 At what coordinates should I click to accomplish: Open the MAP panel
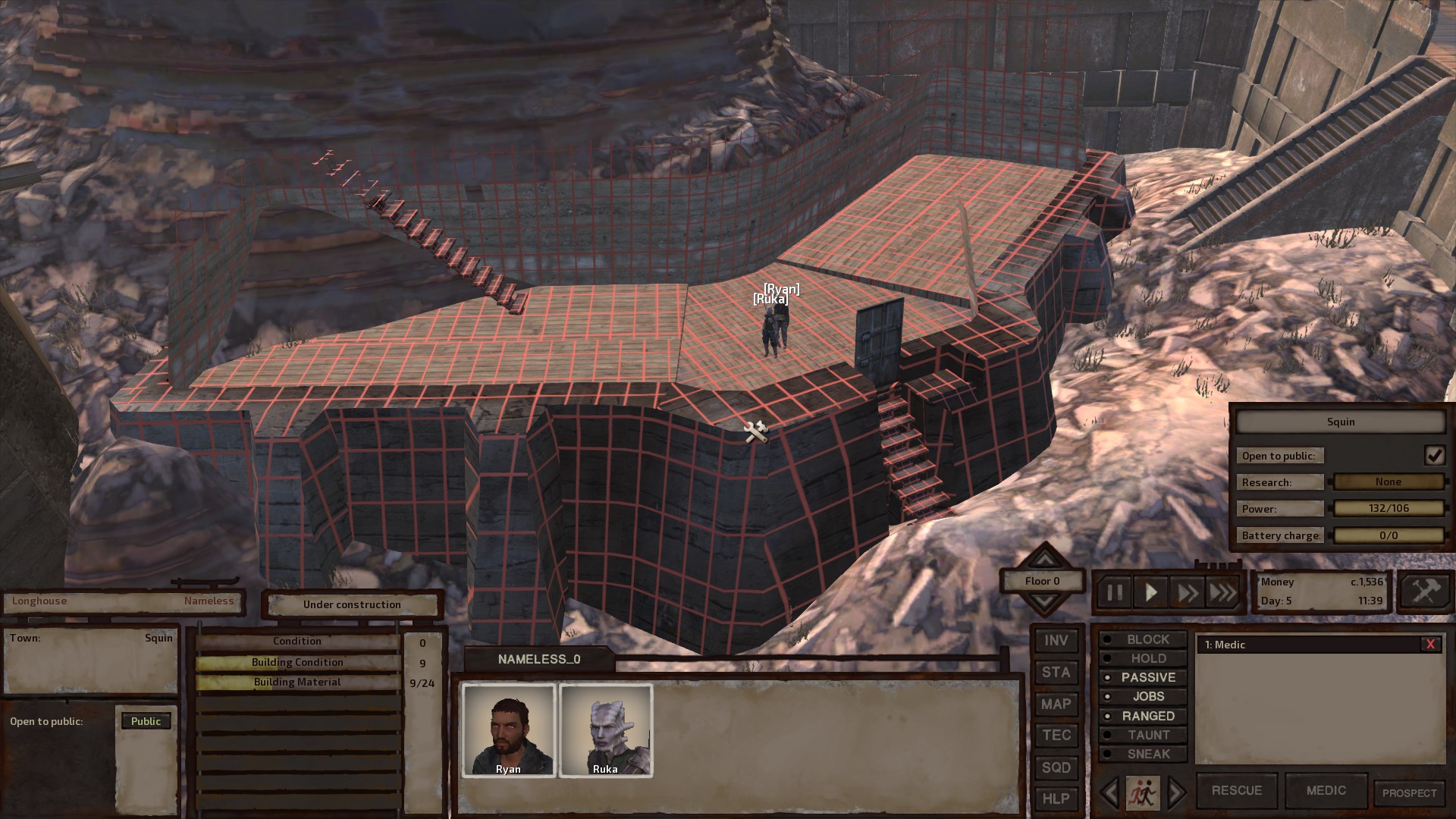pos(1056,704)
